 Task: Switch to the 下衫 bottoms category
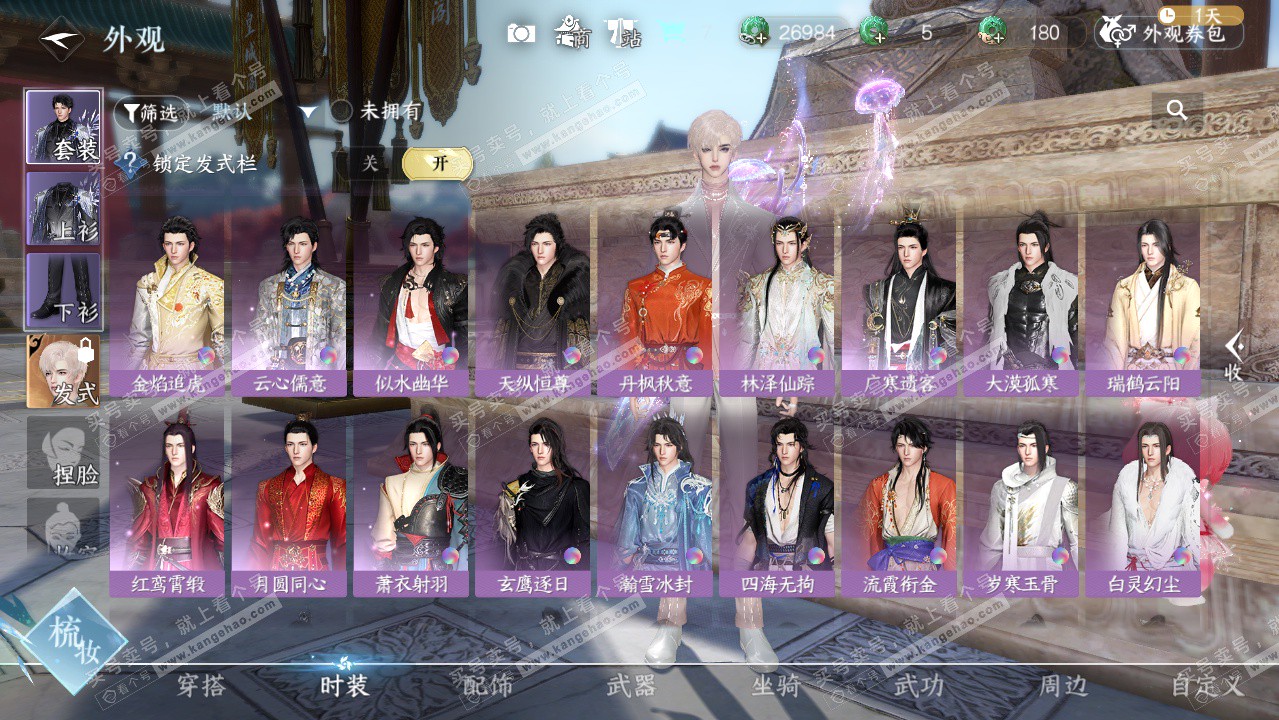coord(63,291)
